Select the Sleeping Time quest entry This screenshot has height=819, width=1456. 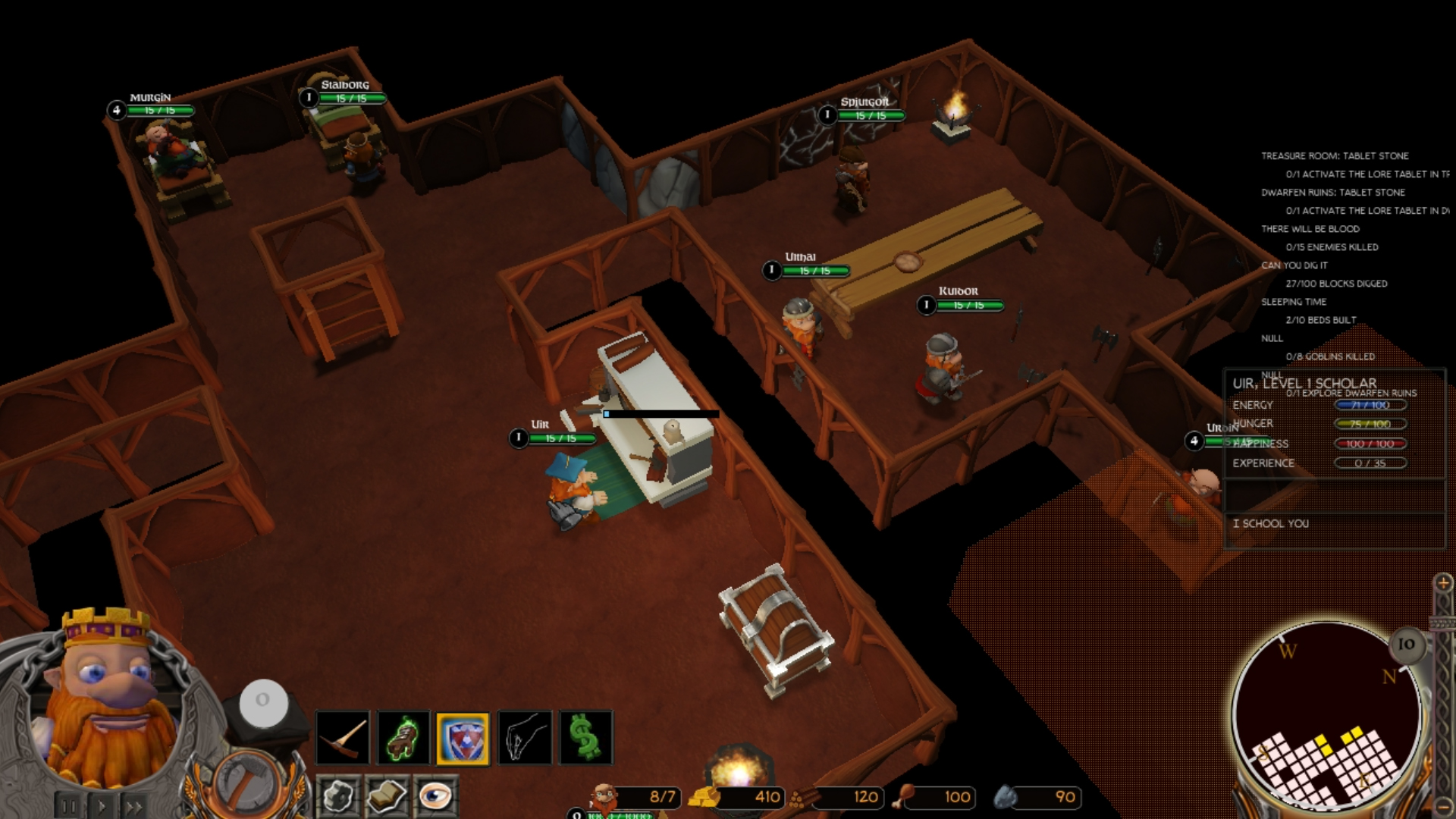pos(1293,302)
